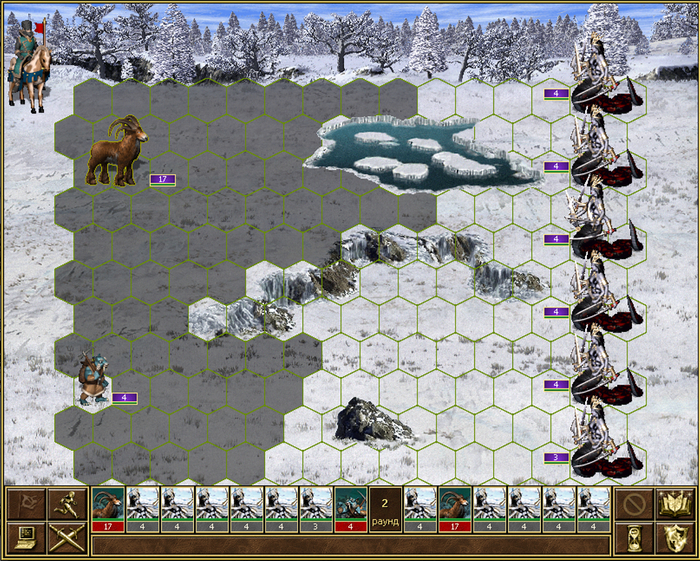Defend with the shield button

click(670, 539)
